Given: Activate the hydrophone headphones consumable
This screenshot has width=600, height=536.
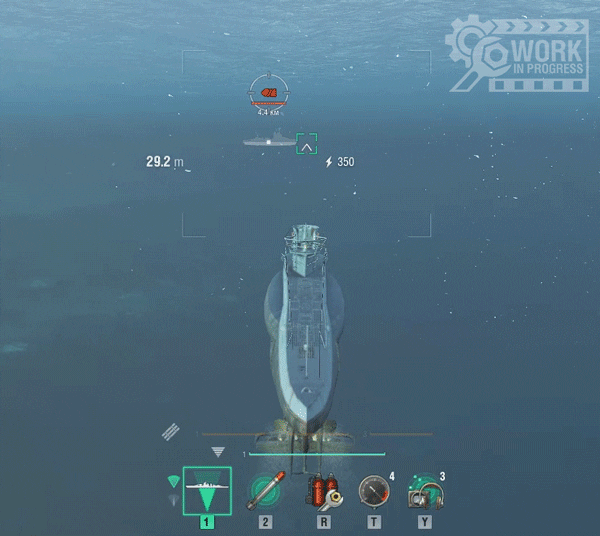Looking at the screenshot, I should pos(425,491).
